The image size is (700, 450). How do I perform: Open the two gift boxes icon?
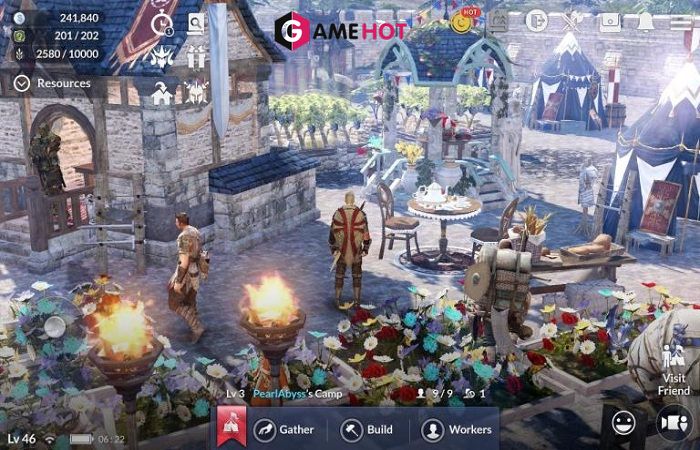point(195,58)
